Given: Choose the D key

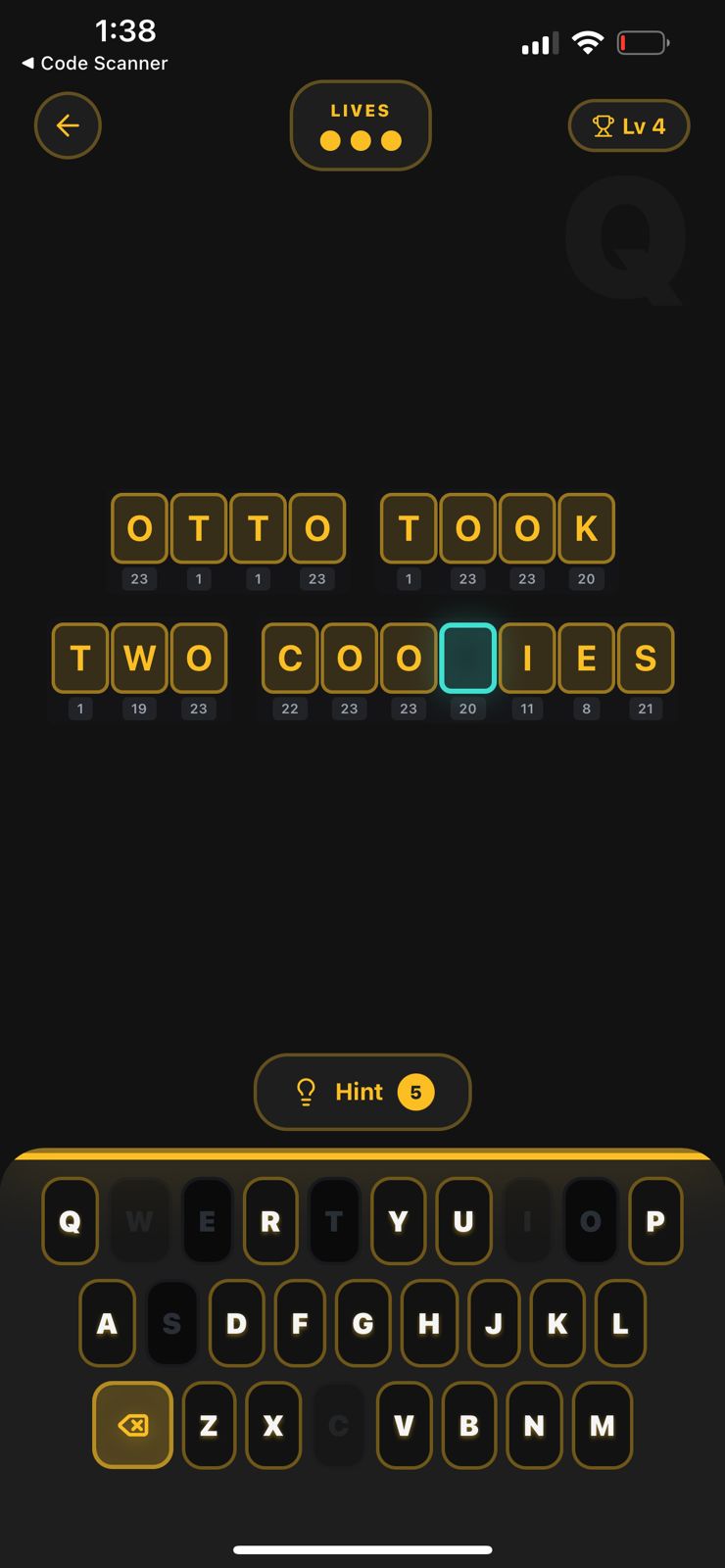Looking at the screenshot, I should pyautogui.click(x=236, y=1323).
